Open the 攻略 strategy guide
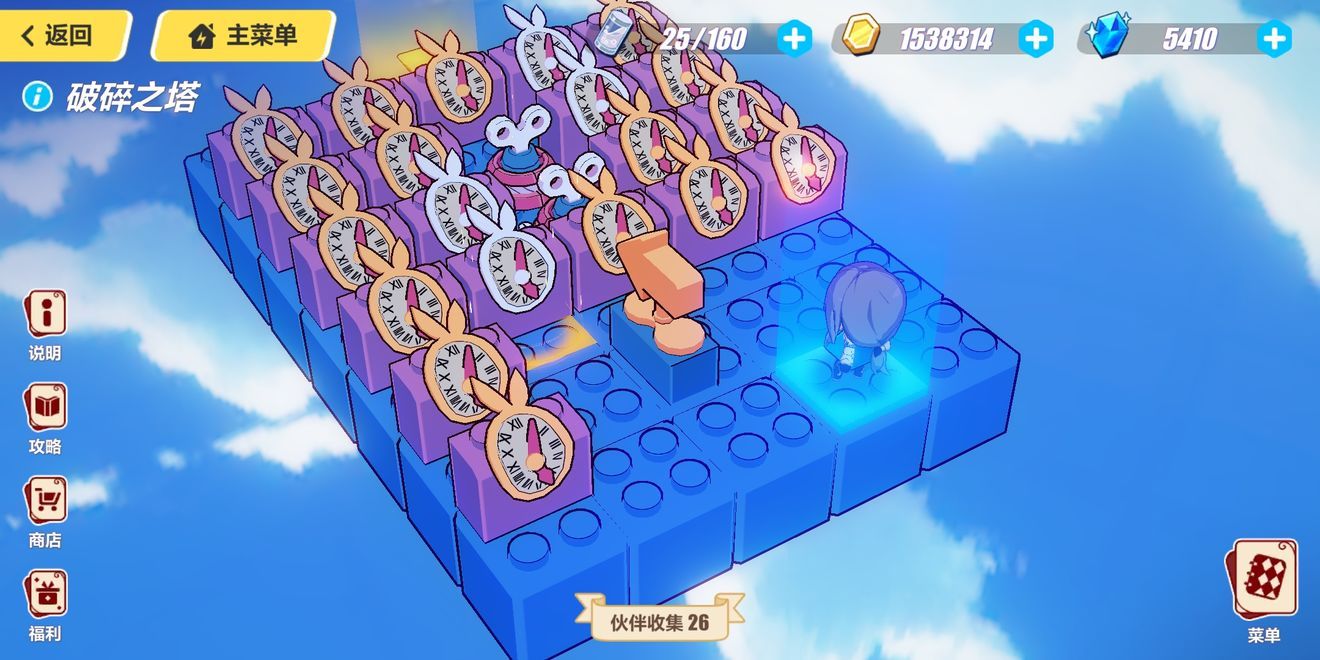 pos(45,415)
